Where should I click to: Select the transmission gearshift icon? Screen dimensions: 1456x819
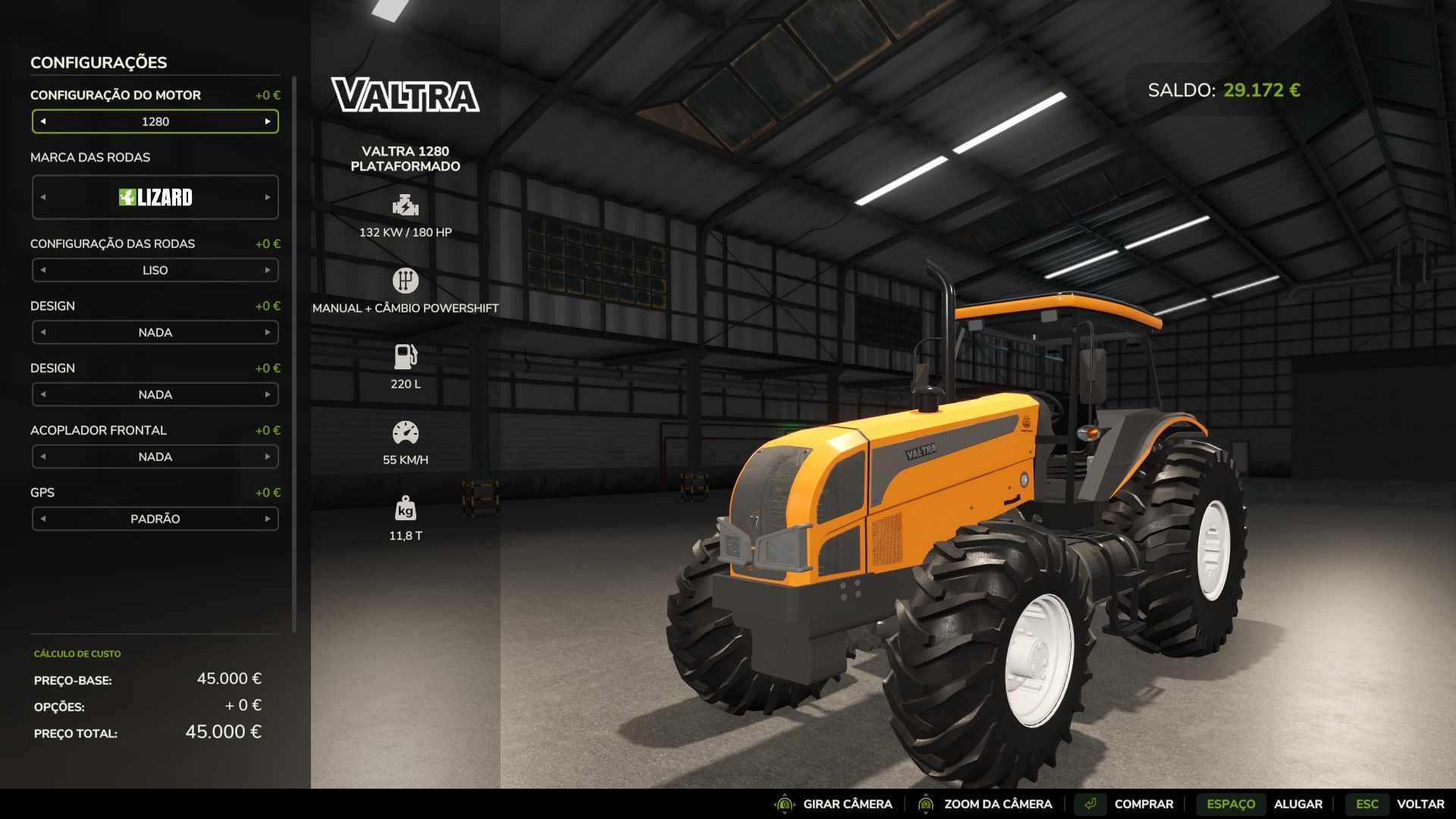(406, 280)
